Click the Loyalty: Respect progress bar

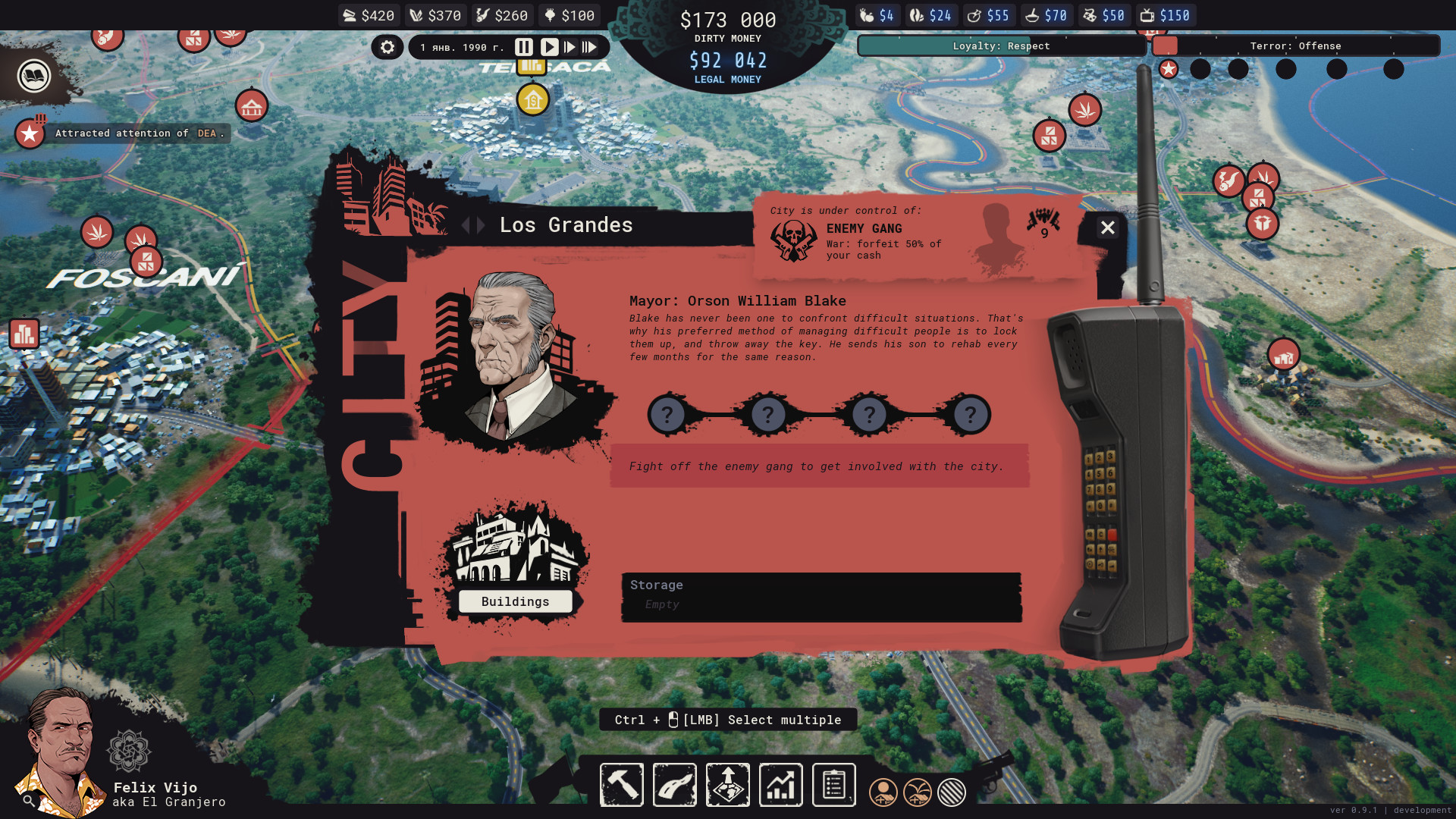click(x=1001, y=45)
